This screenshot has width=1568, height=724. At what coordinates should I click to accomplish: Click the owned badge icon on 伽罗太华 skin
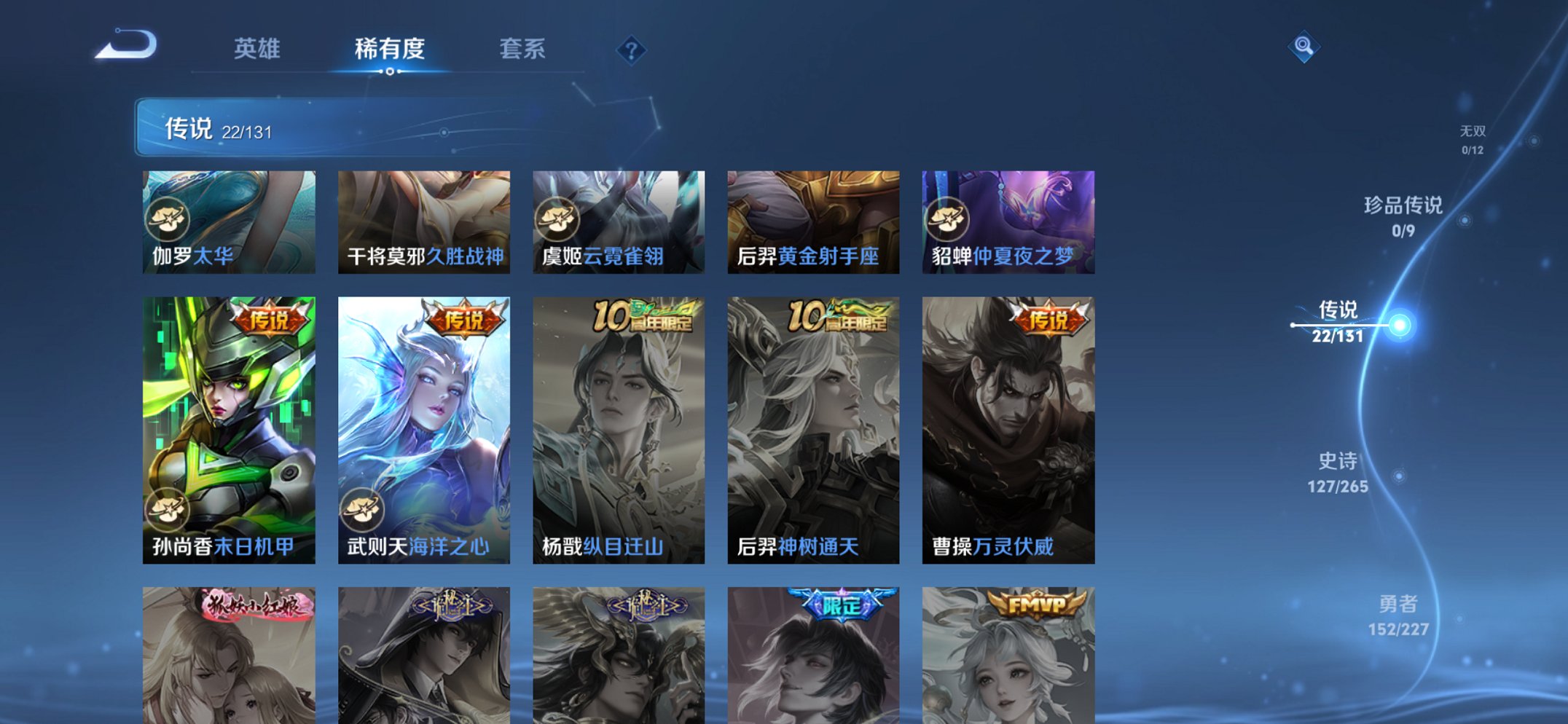[x=169, y=219]
